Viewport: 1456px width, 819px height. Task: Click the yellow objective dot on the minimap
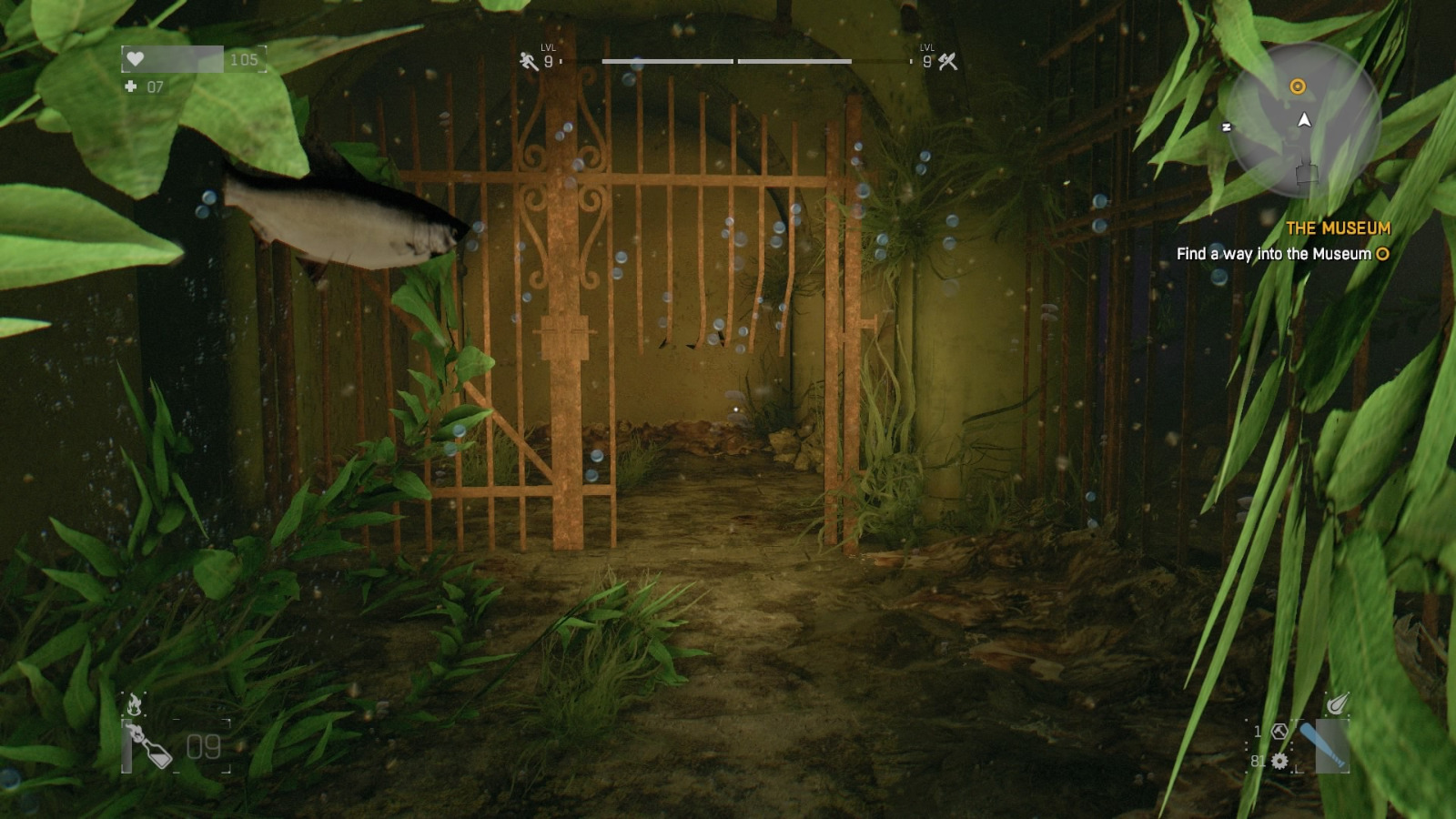coord(1296,86)
